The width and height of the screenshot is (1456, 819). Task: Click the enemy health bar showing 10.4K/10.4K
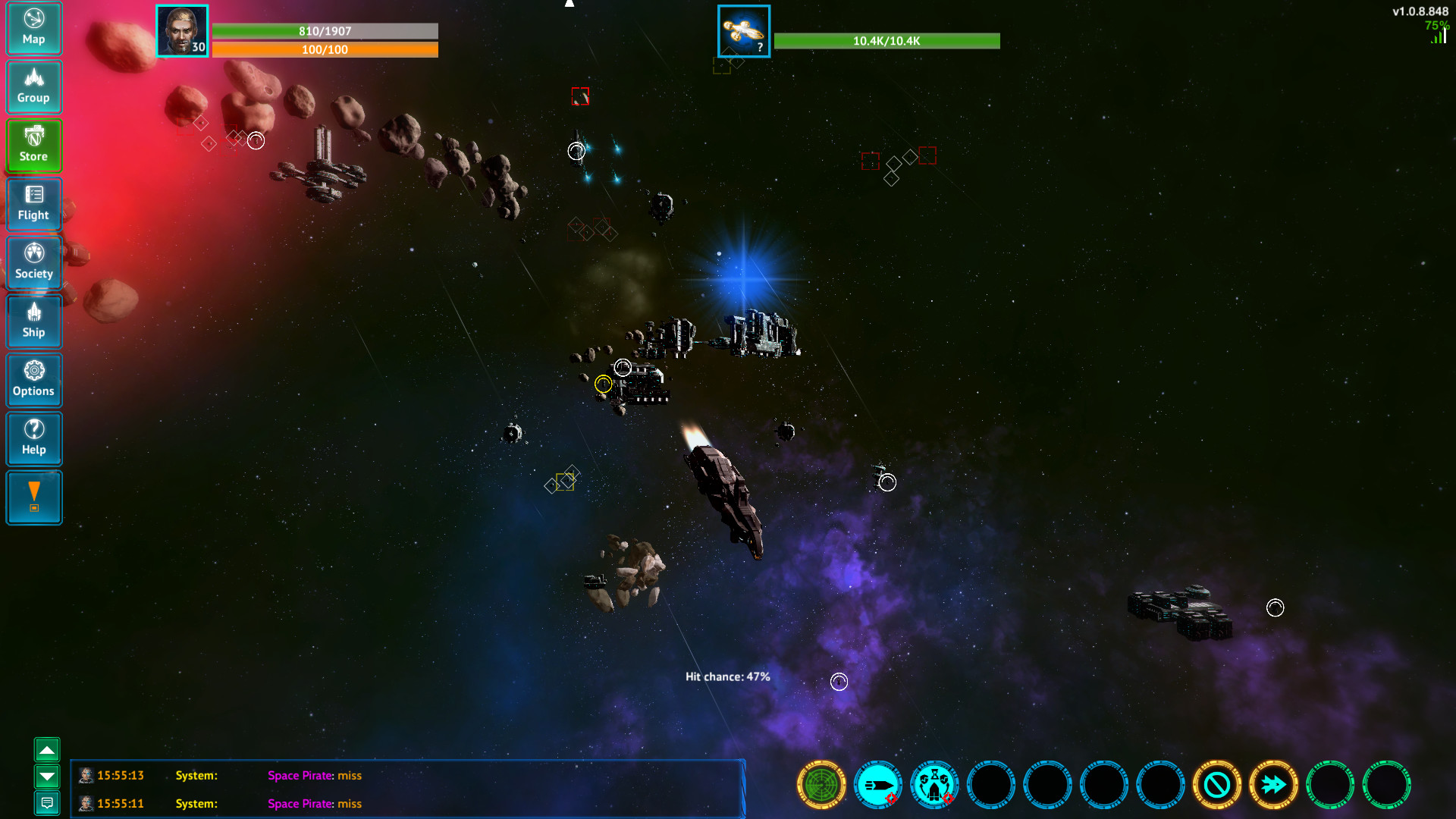click(x=886, y=41)
